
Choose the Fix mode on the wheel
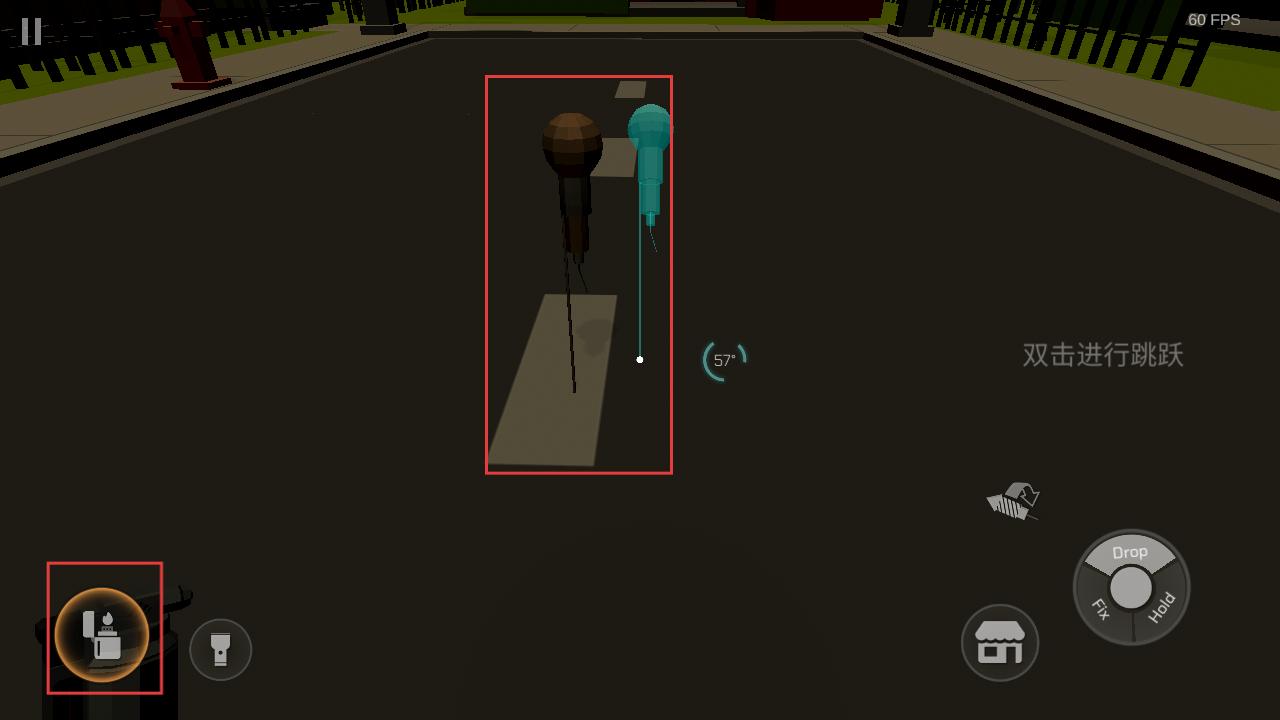point(1100,608)
